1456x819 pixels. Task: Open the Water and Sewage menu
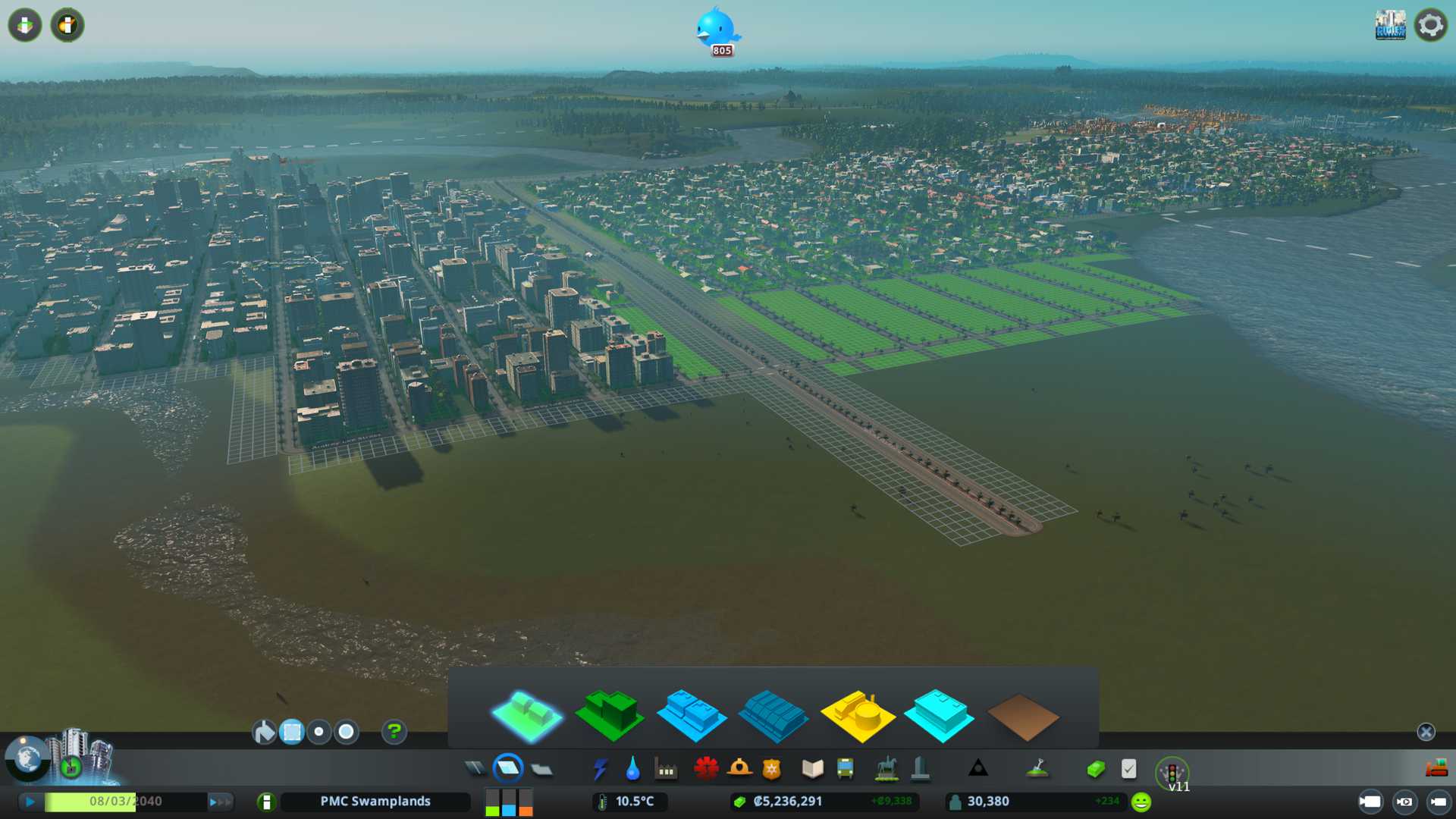click(632, 770)
